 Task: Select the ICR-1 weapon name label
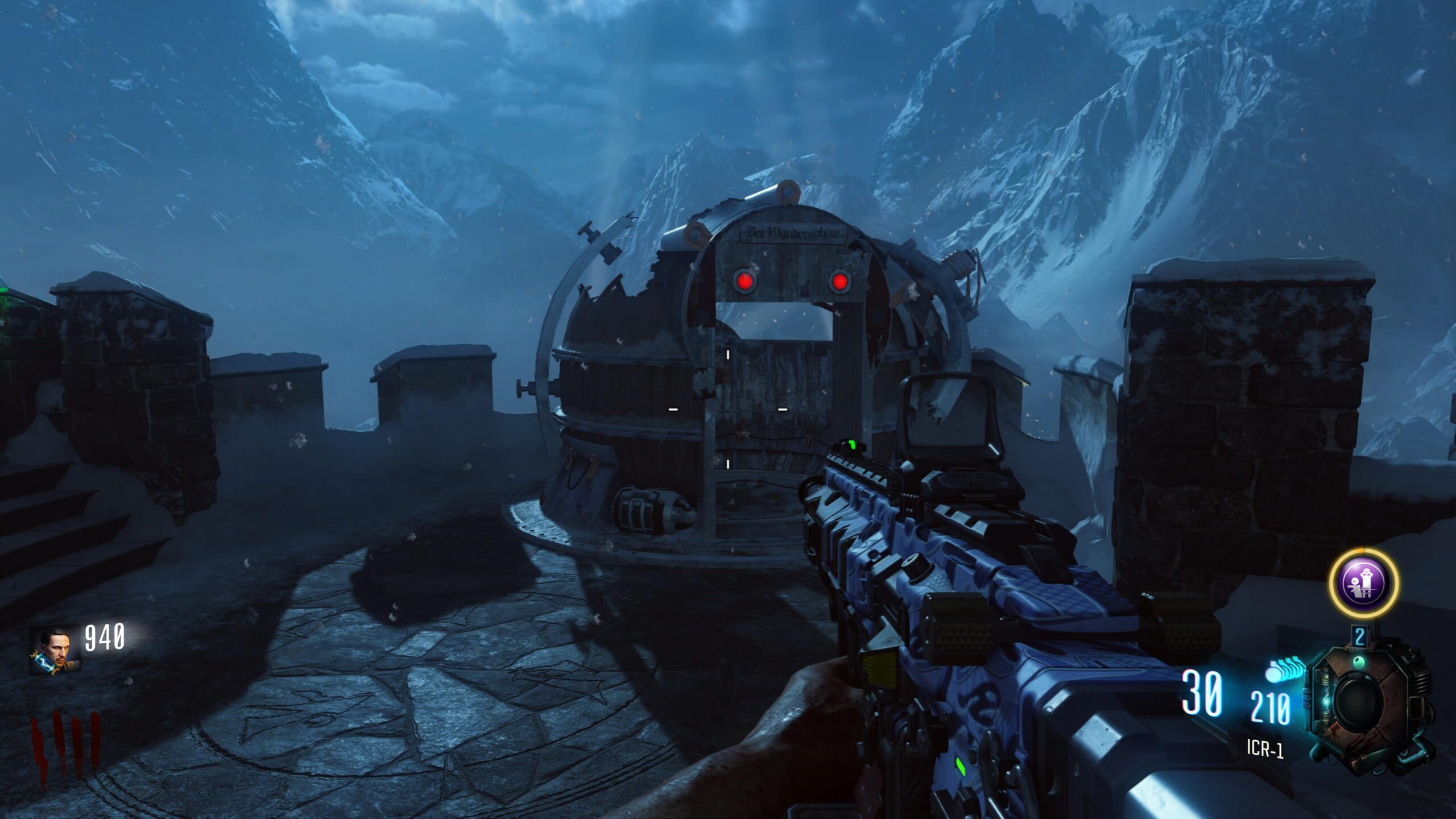tap(1265, 748)
